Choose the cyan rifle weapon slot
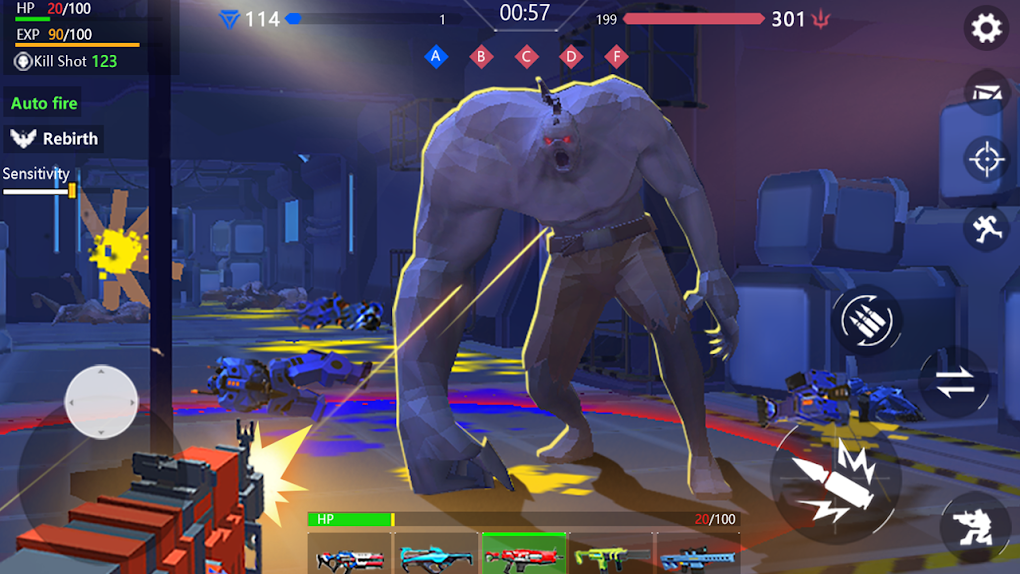Viewport: 1020px width, 574px height. (x=436, y=553)
